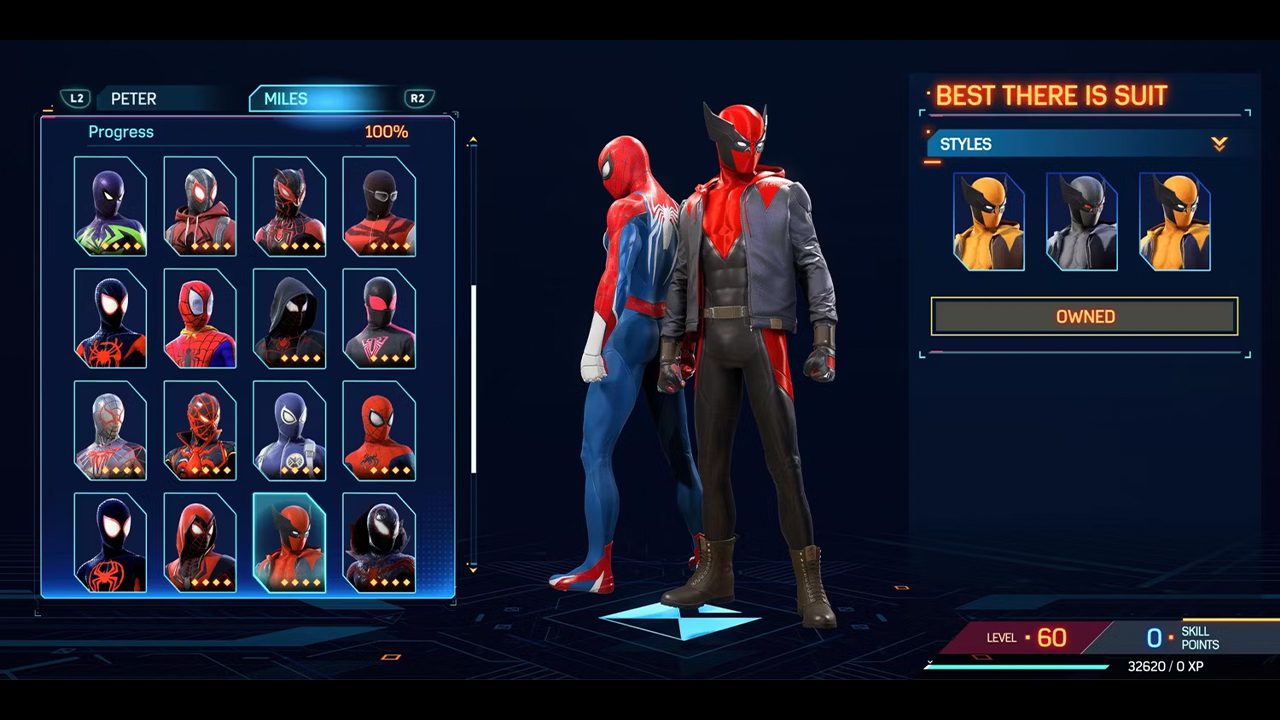The image size is (1280, 720).
Task: Switch to the Peter suits tab
Action: 133,99
